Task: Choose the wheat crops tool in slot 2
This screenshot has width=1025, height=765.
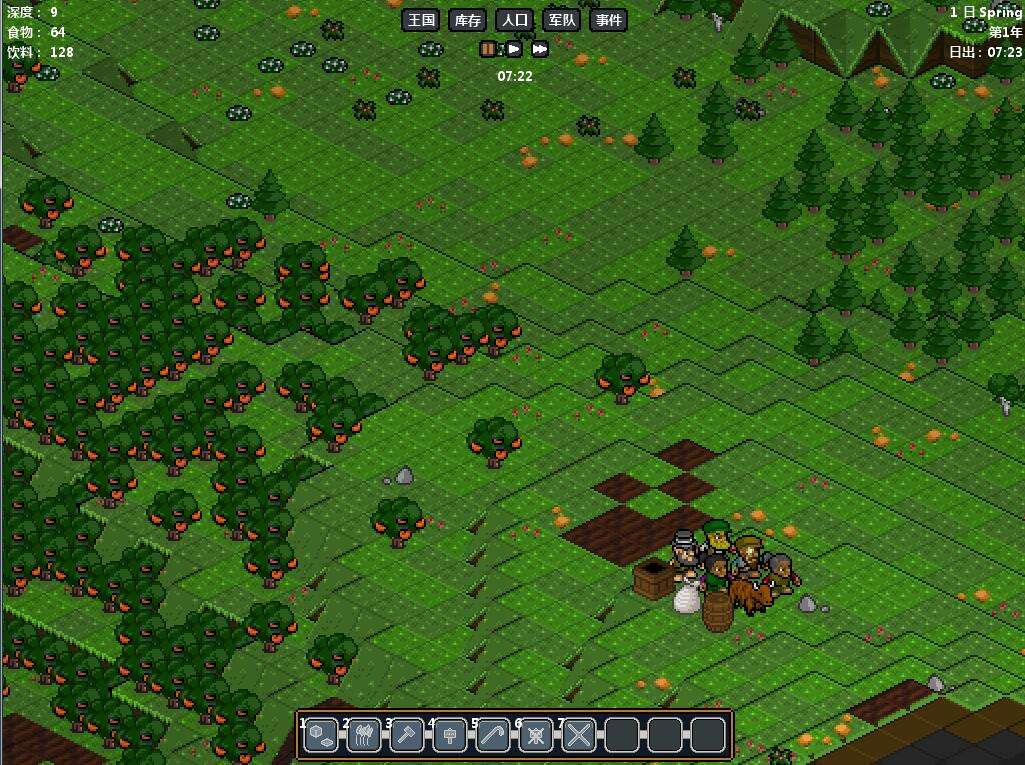Action: (x=364, y=736)
